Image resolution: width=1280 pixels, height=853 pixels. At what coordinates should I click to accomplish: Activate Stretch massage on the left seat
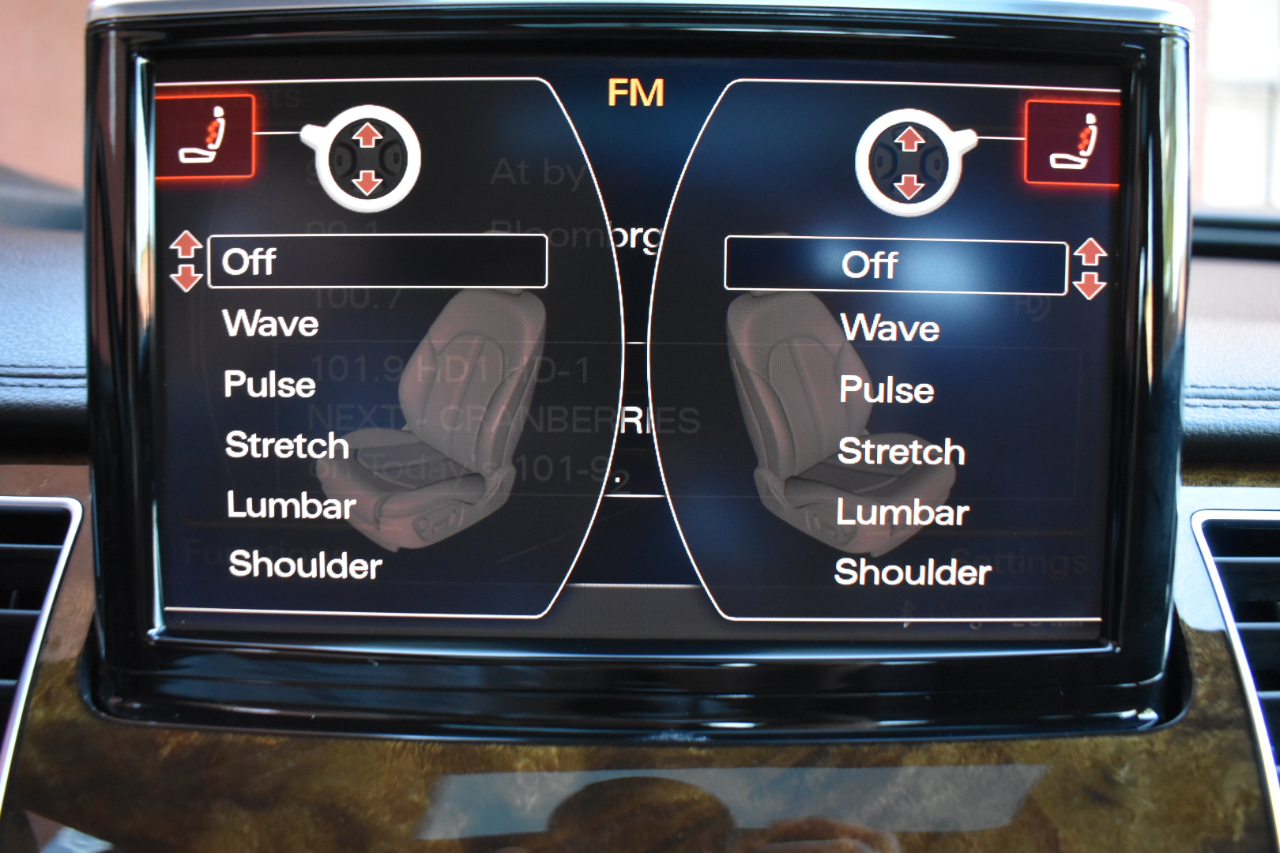point(287,445)
